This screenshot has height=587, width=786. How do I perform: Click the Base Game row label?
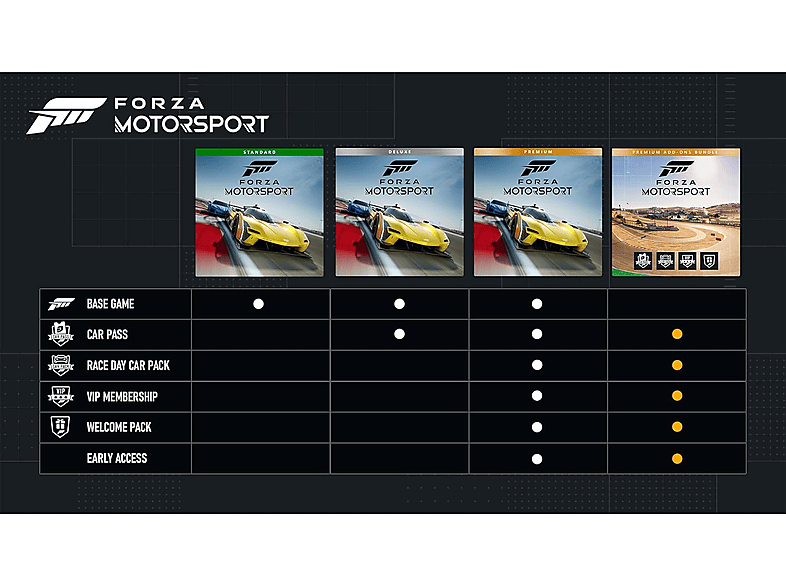(x=110, y=304)
